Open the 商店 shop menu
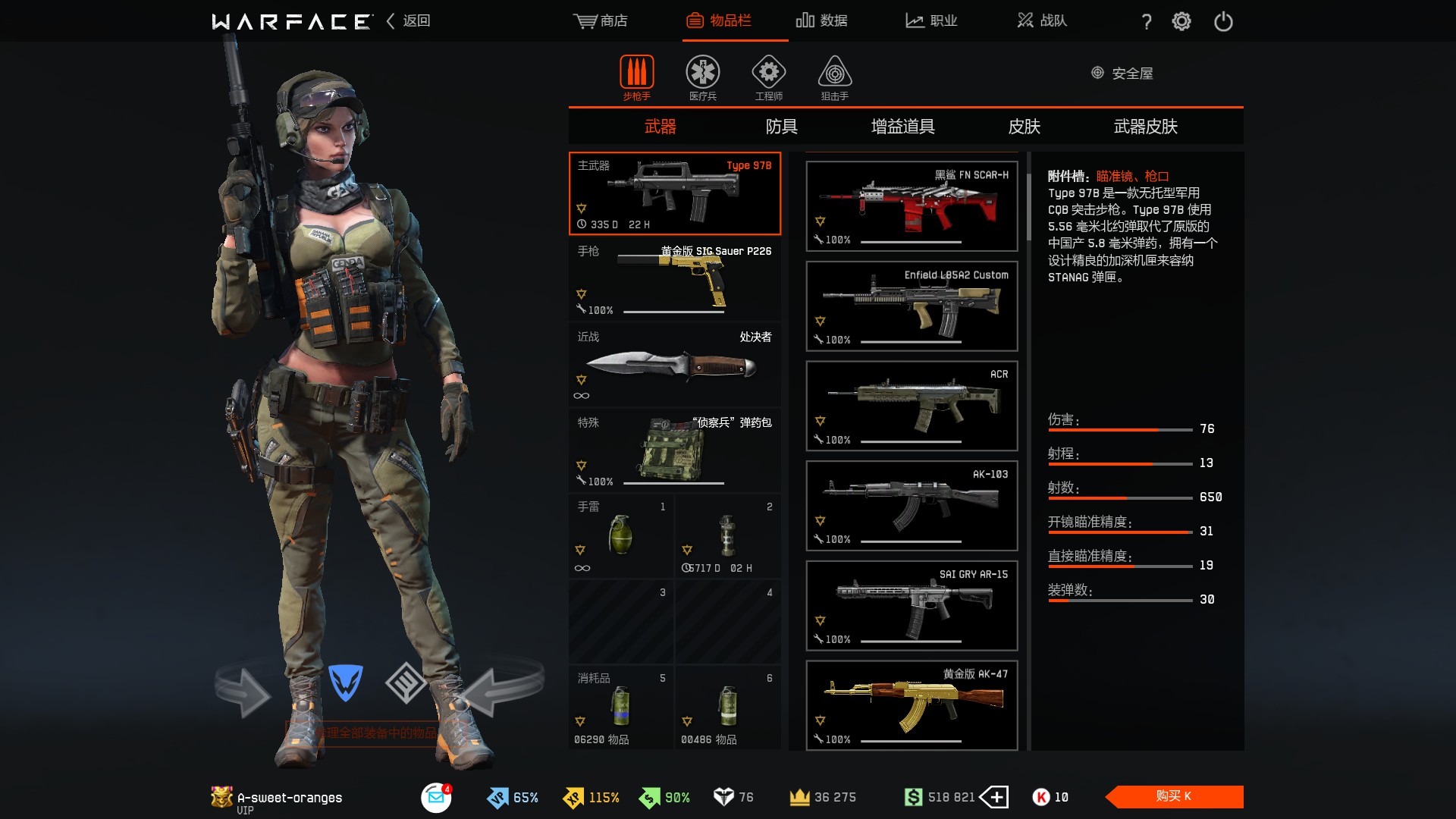The height and width of the screenshot is (819, 1456). 601,20
